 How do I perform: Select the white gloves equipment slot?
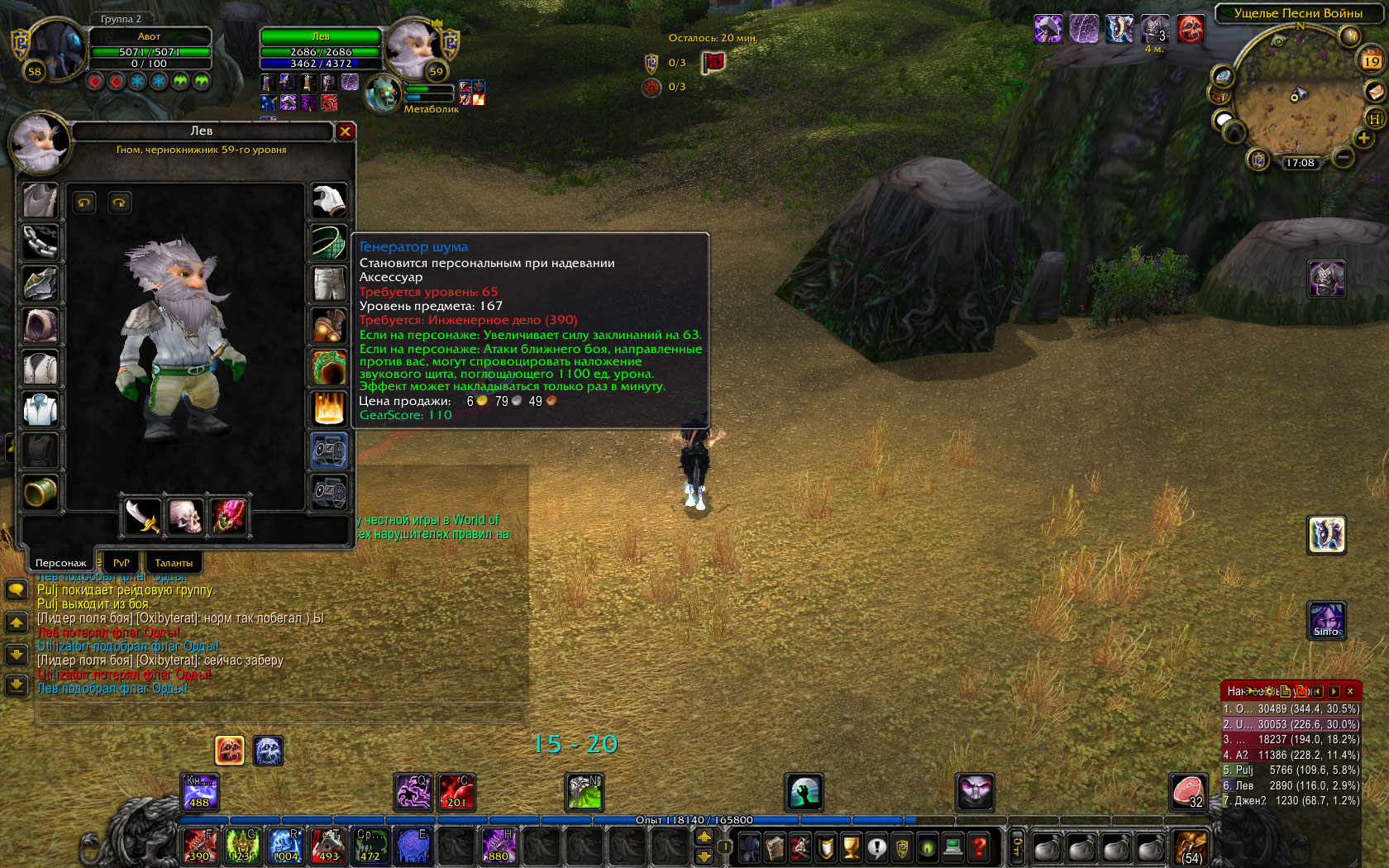329,201
